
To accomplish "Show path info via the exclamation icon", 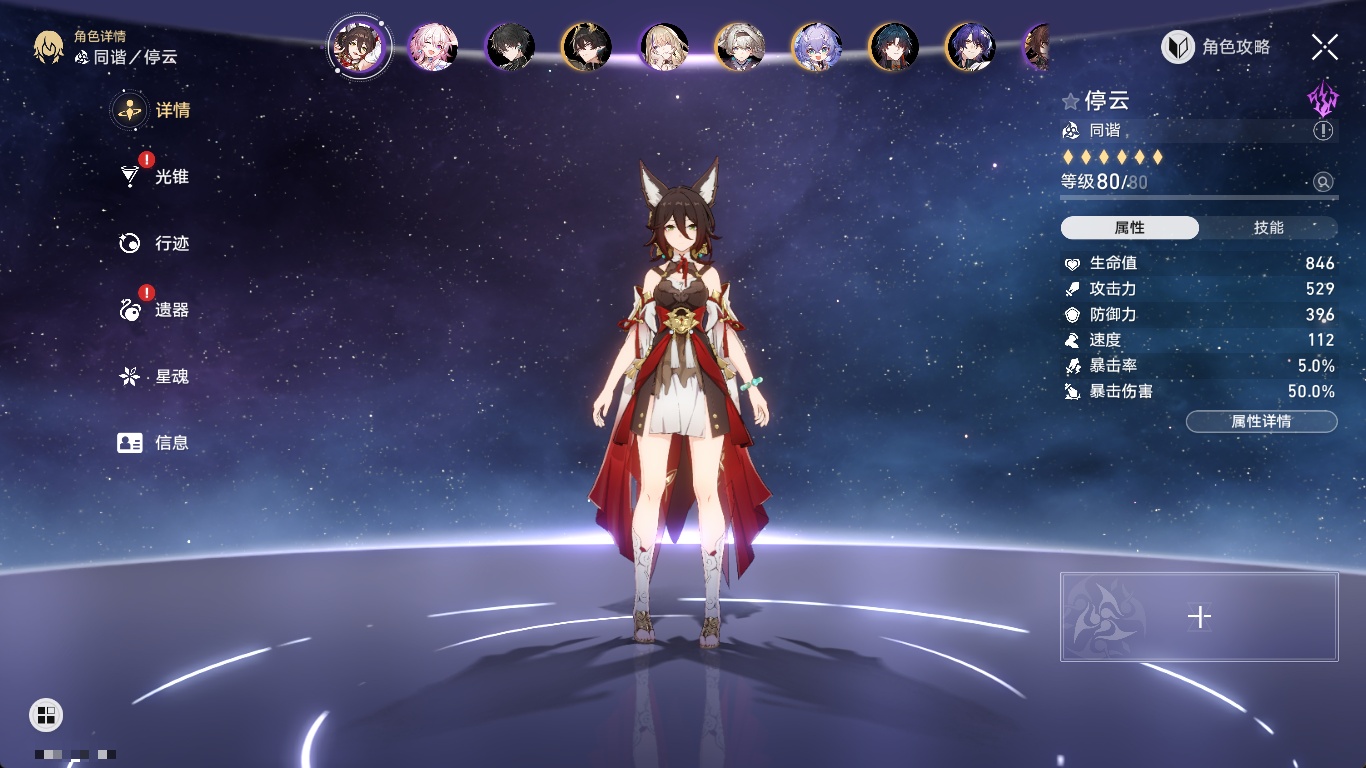I will coord(1323,131).
